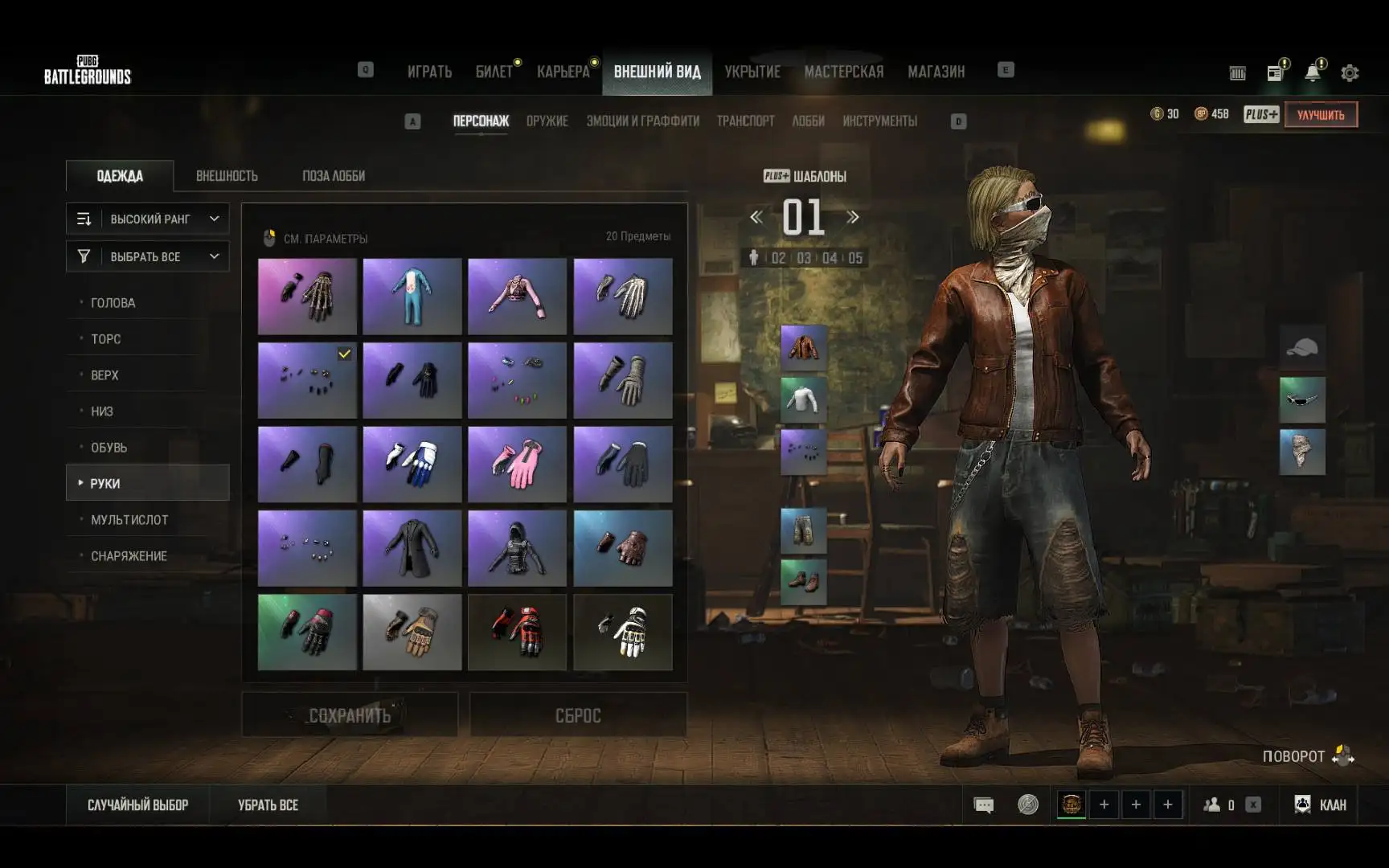1389x868 pixels.
Task: Open the ВЫБРАТЬ ВСЕ filter dropdown
Action: [x=148, y=256]
